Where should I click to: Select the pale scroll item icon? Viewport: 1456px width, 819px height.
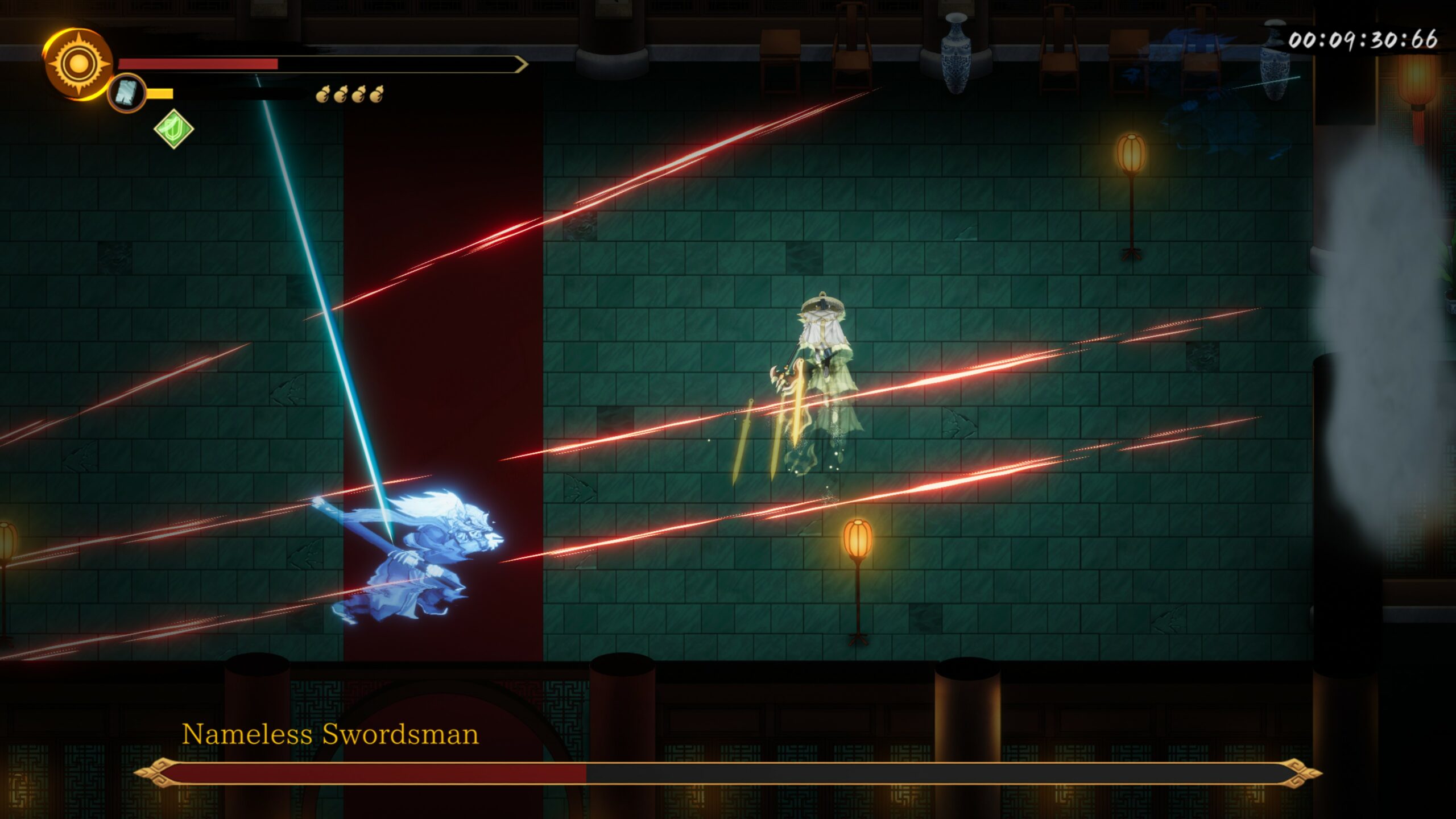(126, 93)
